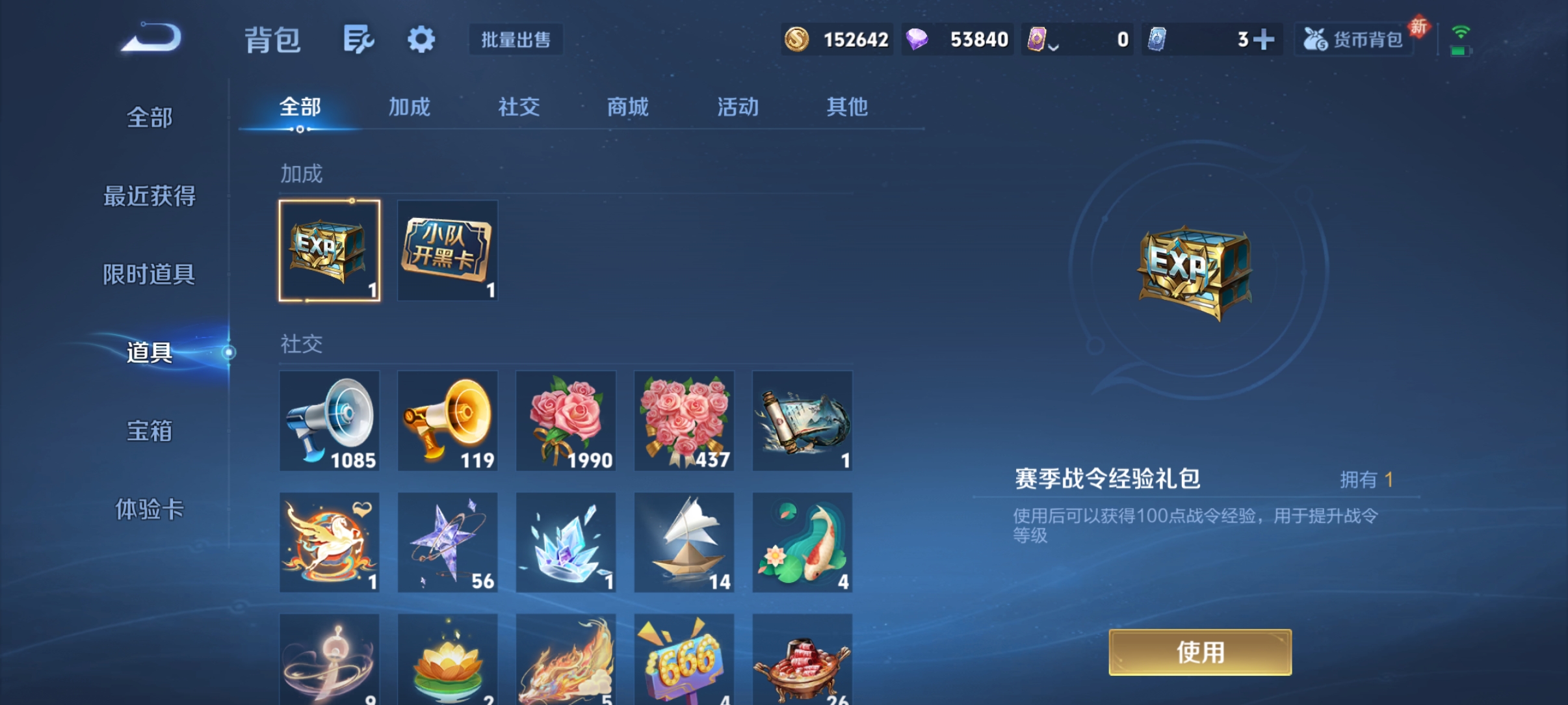This screenshot has height=705, width=1568.
Task: Select the 666 celebration sign item
Action: [684, 658]
